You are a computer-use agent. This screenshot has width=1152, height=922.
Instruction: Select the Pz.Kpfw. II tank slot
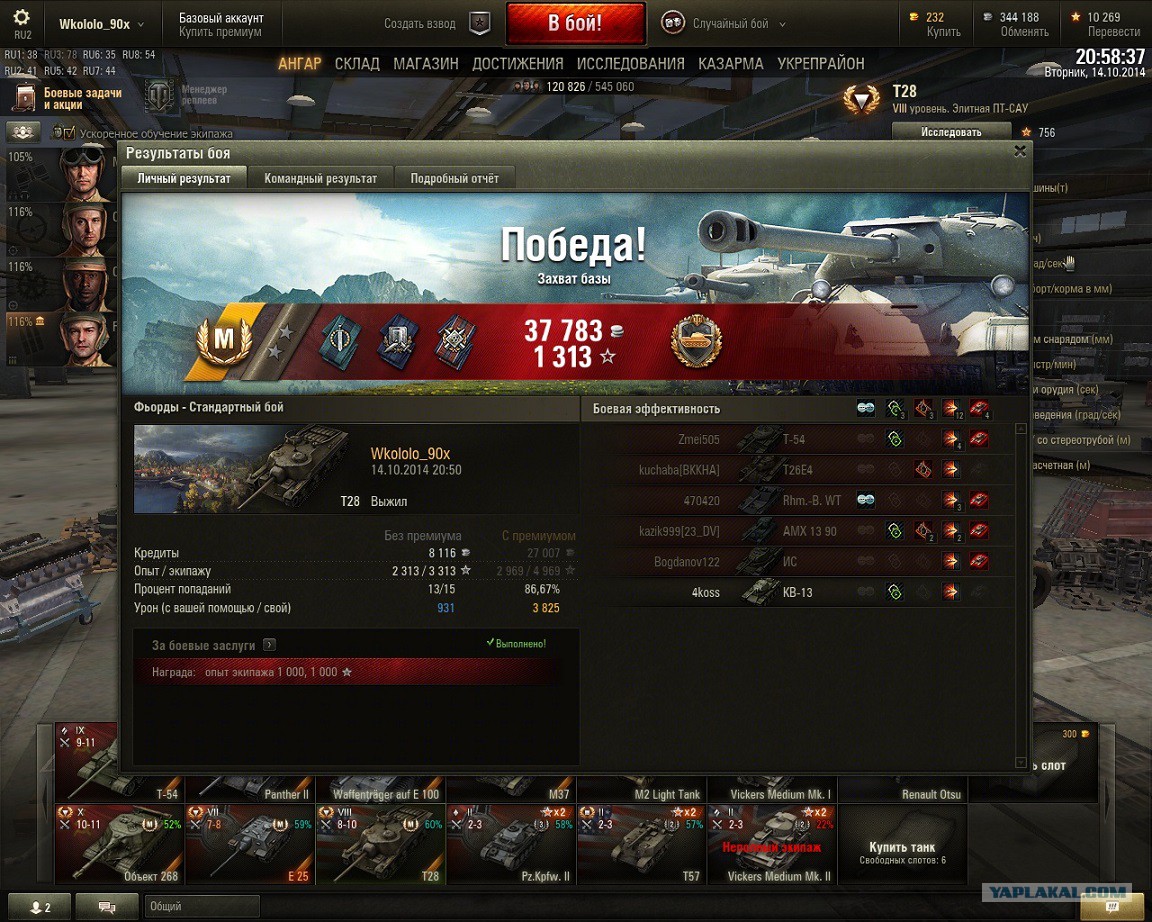click(x=511, y=846)
